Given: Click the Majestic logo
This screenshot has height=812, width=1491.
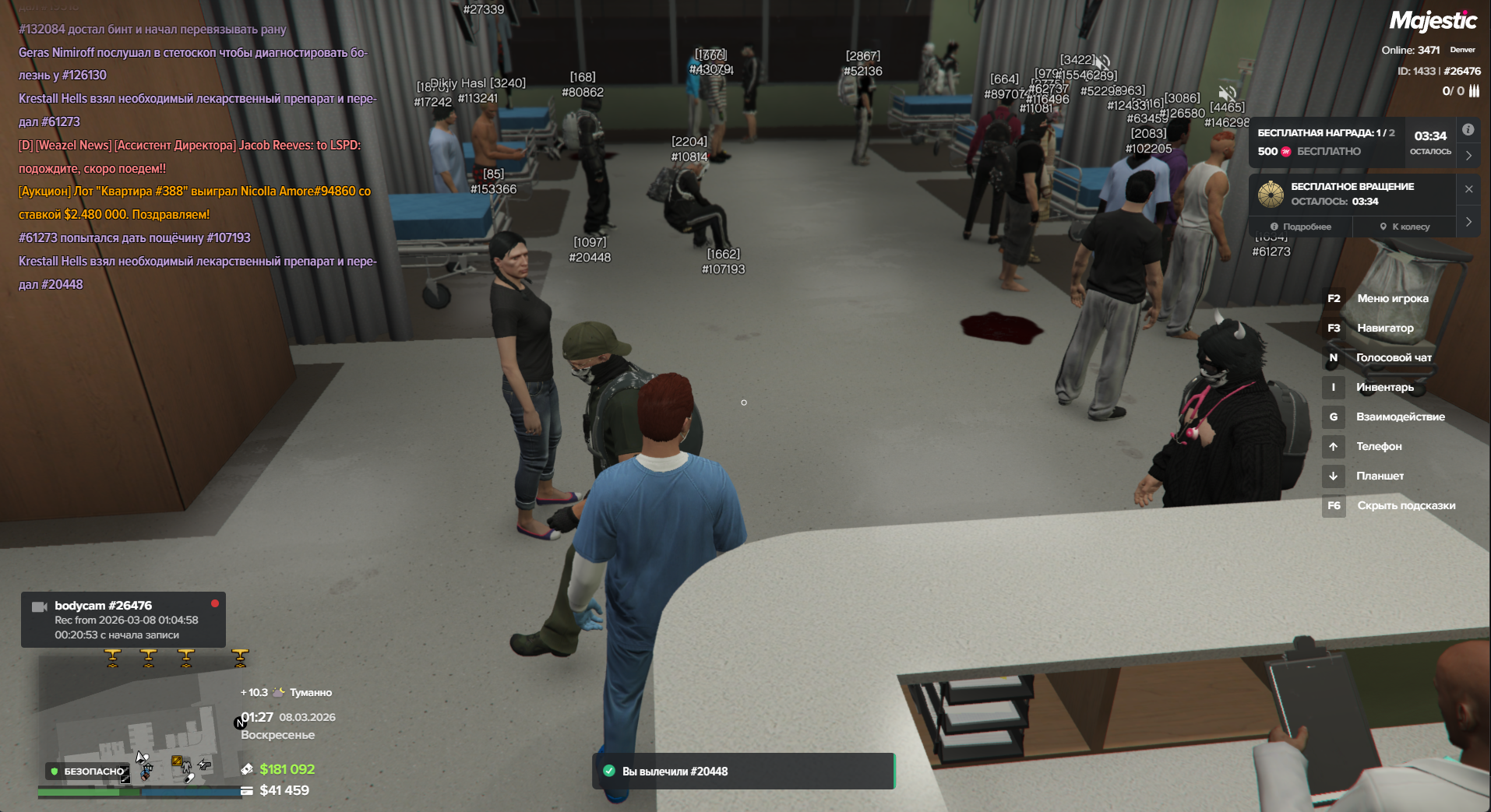Looking at the screenshot, I should [1432, 21].
